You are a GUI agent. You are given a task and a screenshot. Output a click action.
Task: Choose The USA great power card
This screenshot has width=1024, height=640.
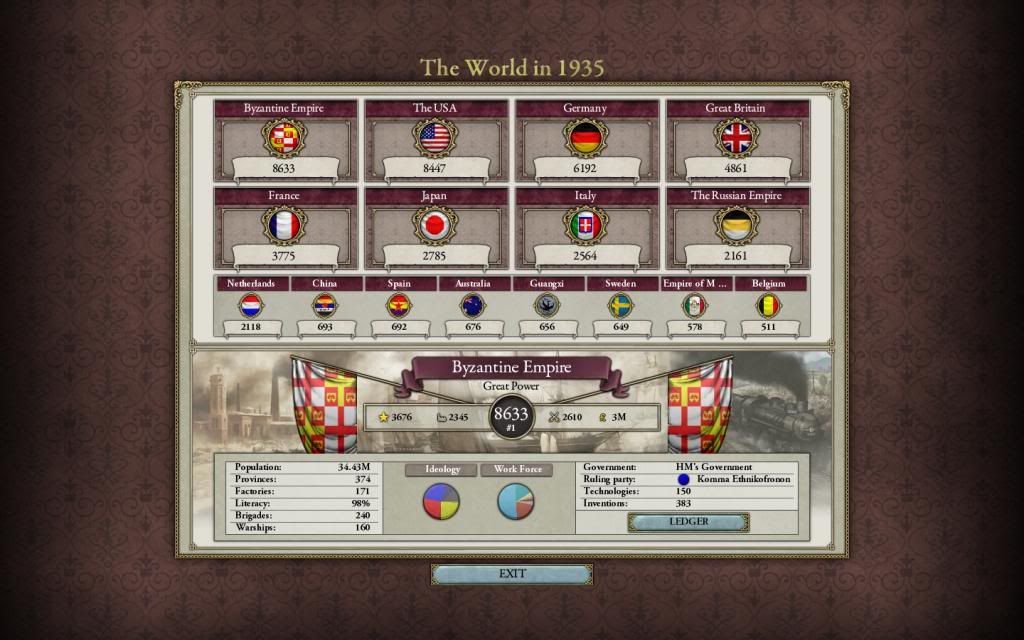(435, 138)
